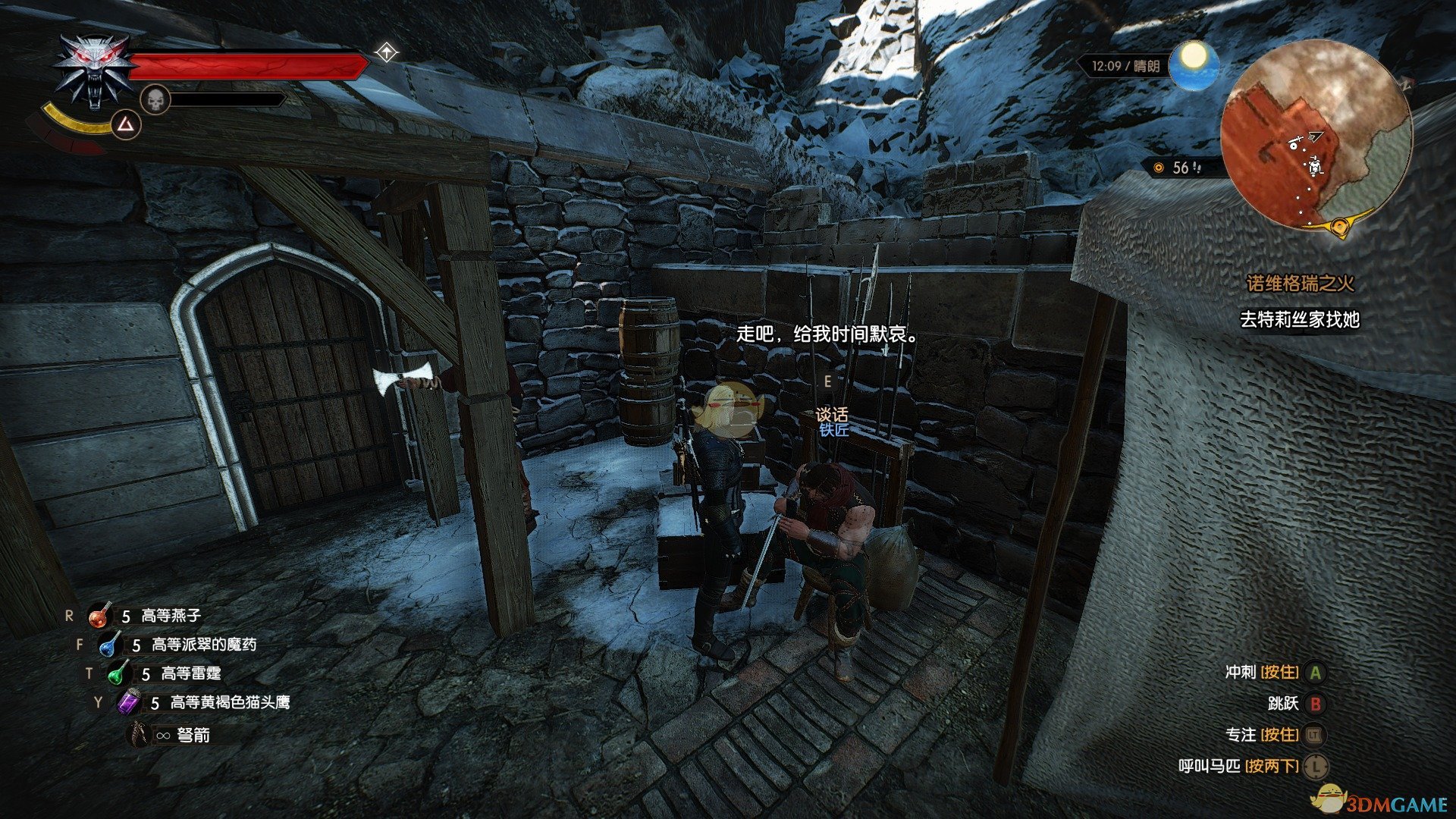Select the Superior Swallow potion slot

pos(99,617)
